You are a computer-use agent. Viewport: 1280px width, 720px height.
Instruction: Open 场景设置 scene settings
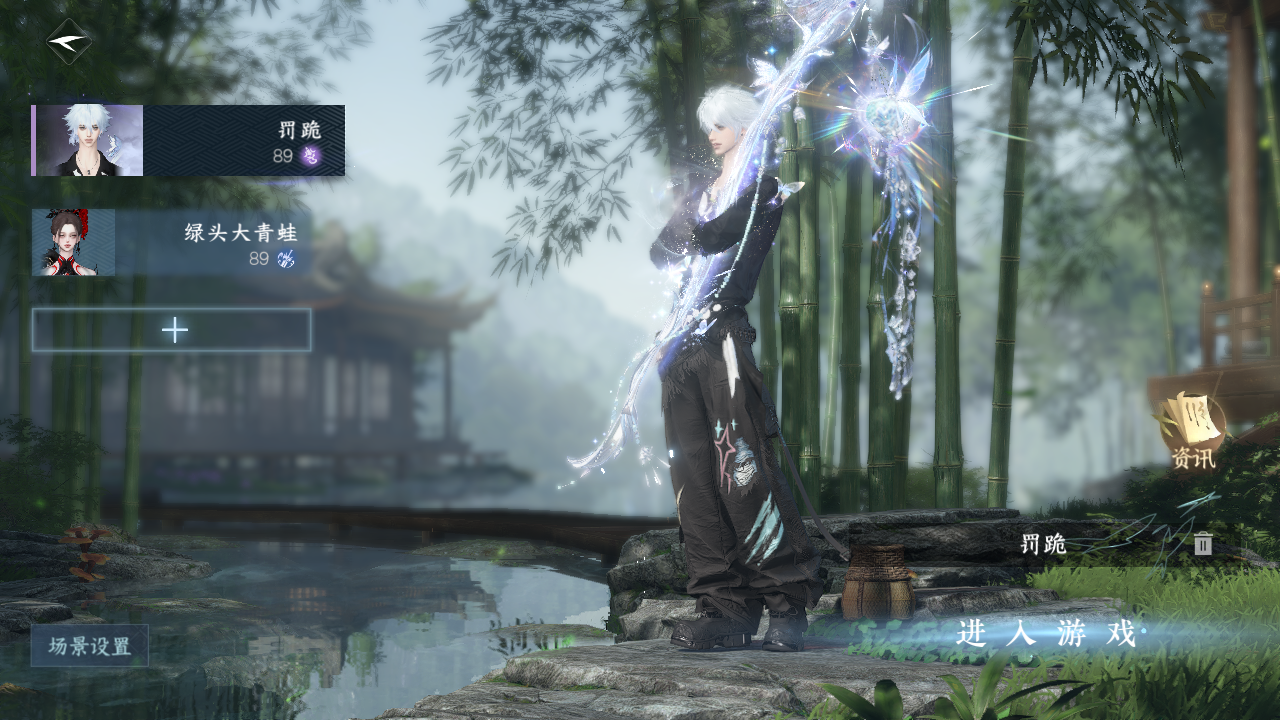coord(90,646)
